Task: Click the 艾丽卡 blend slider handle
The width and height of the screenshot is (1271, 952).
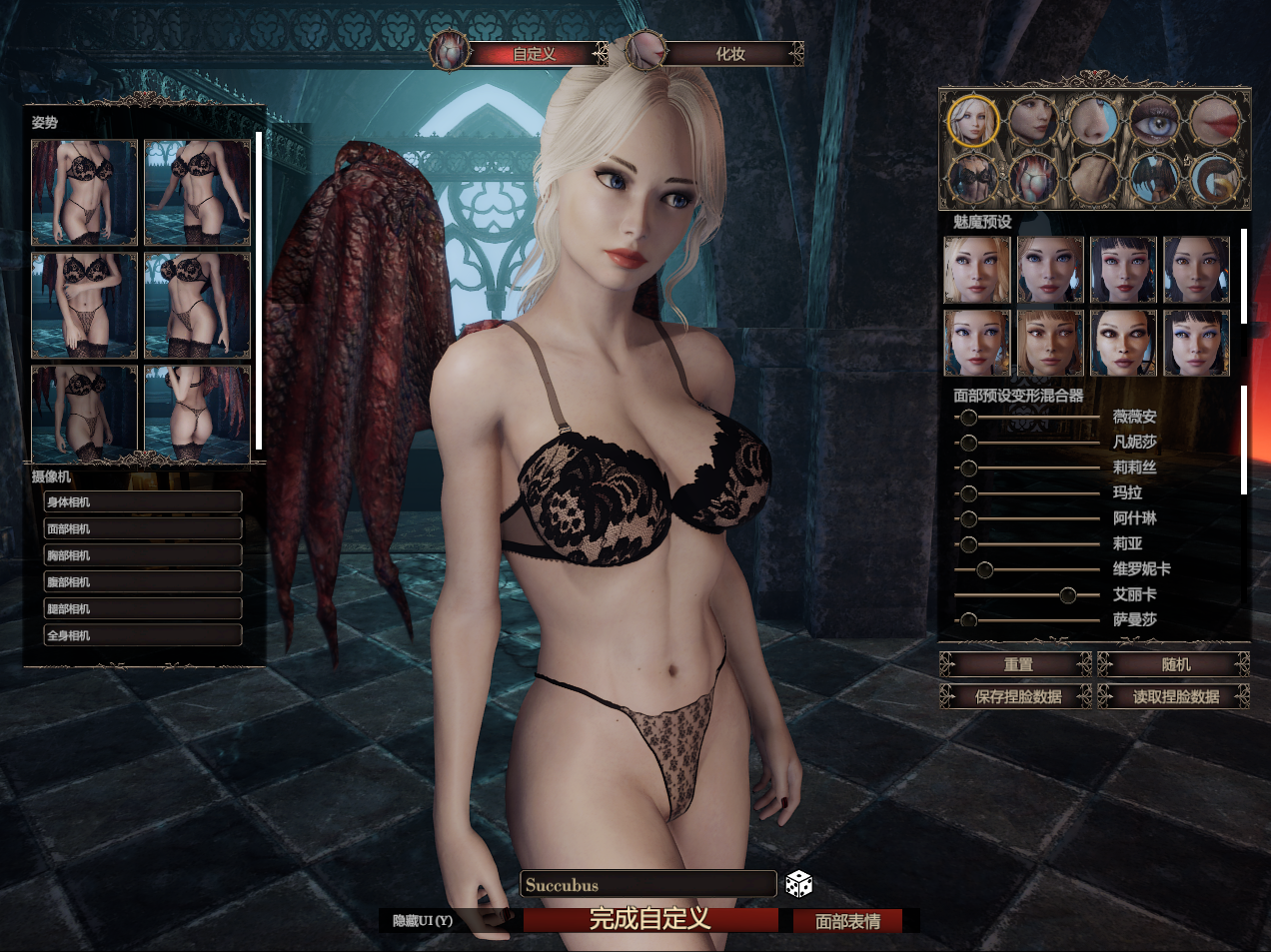Action: [x=1067, y=595]
